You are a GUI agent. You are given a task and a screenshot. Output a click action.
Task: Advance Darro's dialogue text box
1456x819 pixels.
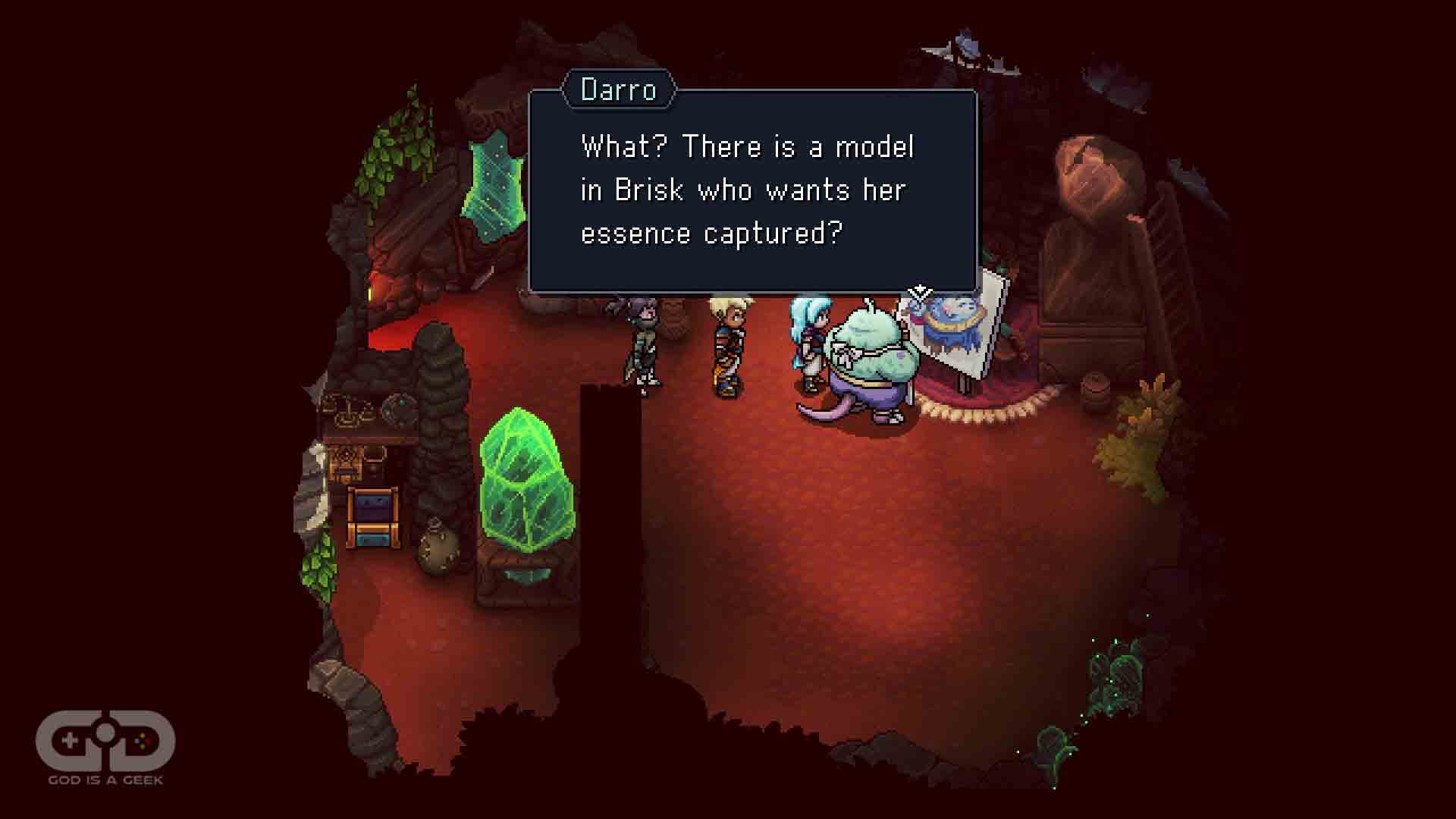[752, 190]
